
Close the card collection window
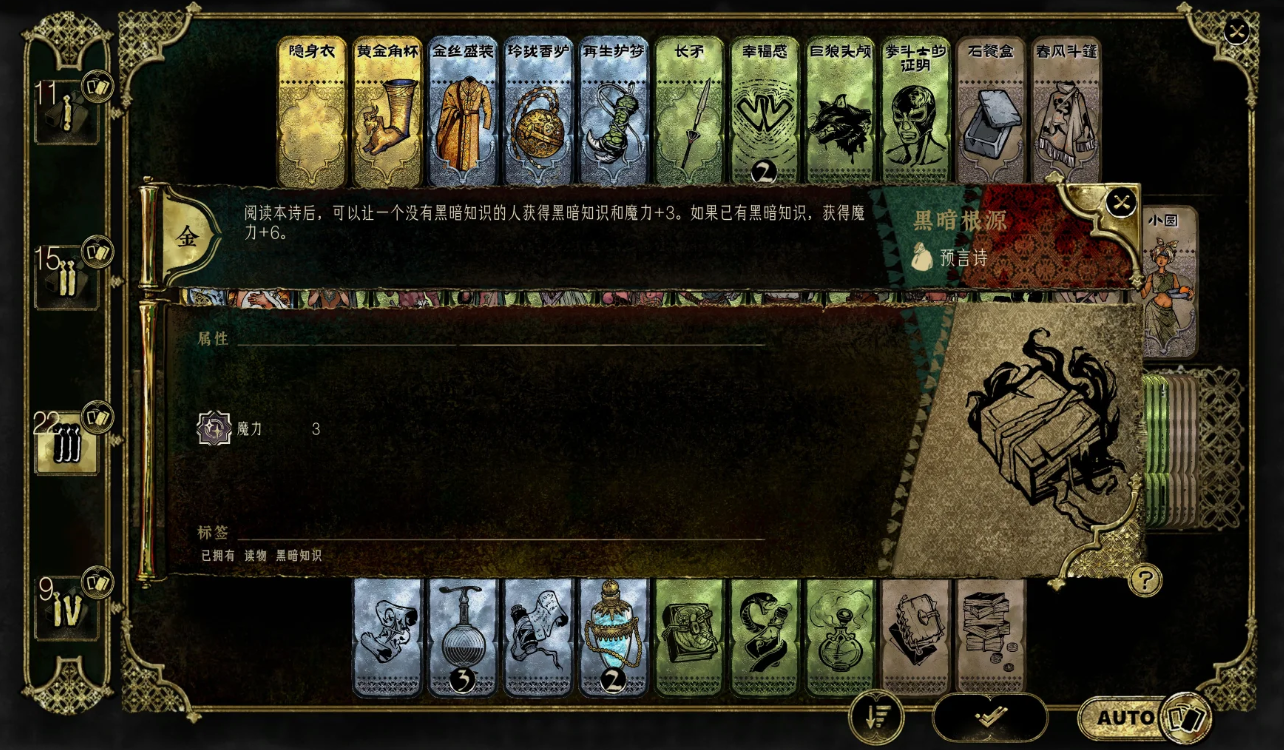point(1237,32)
